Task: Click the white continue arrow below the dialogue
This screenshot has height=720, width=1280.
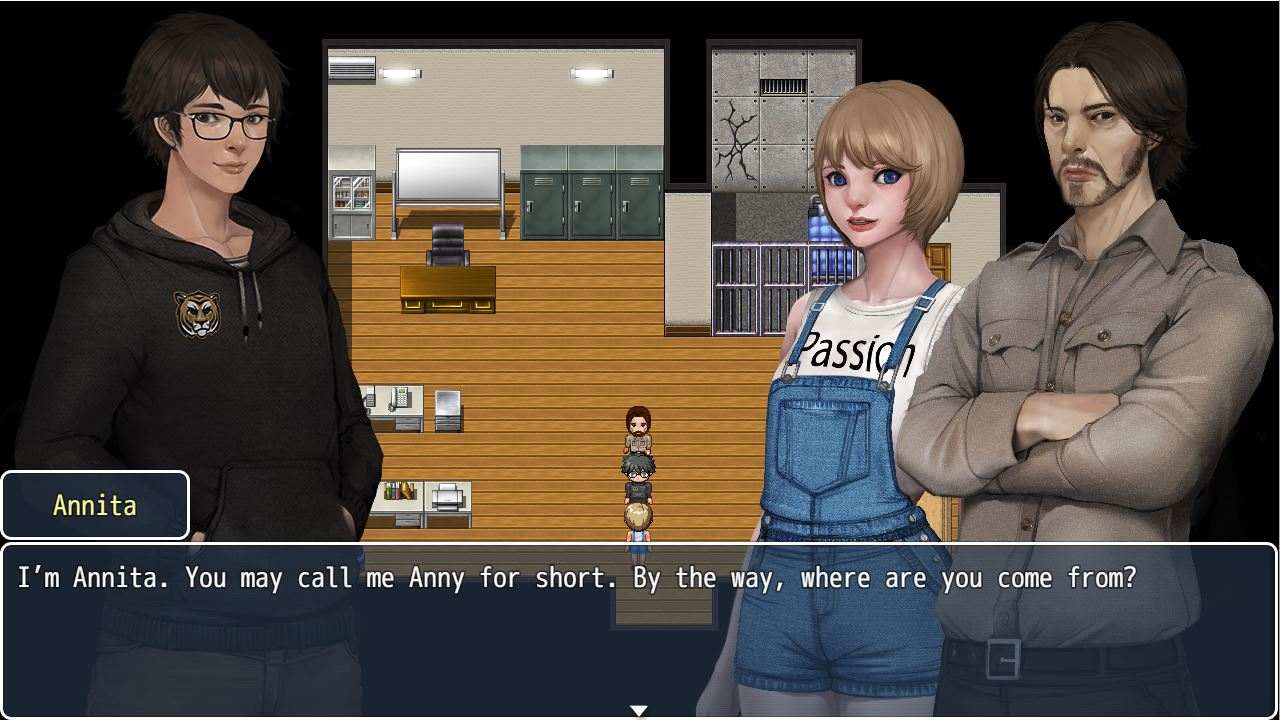Action: coord(639,710)
